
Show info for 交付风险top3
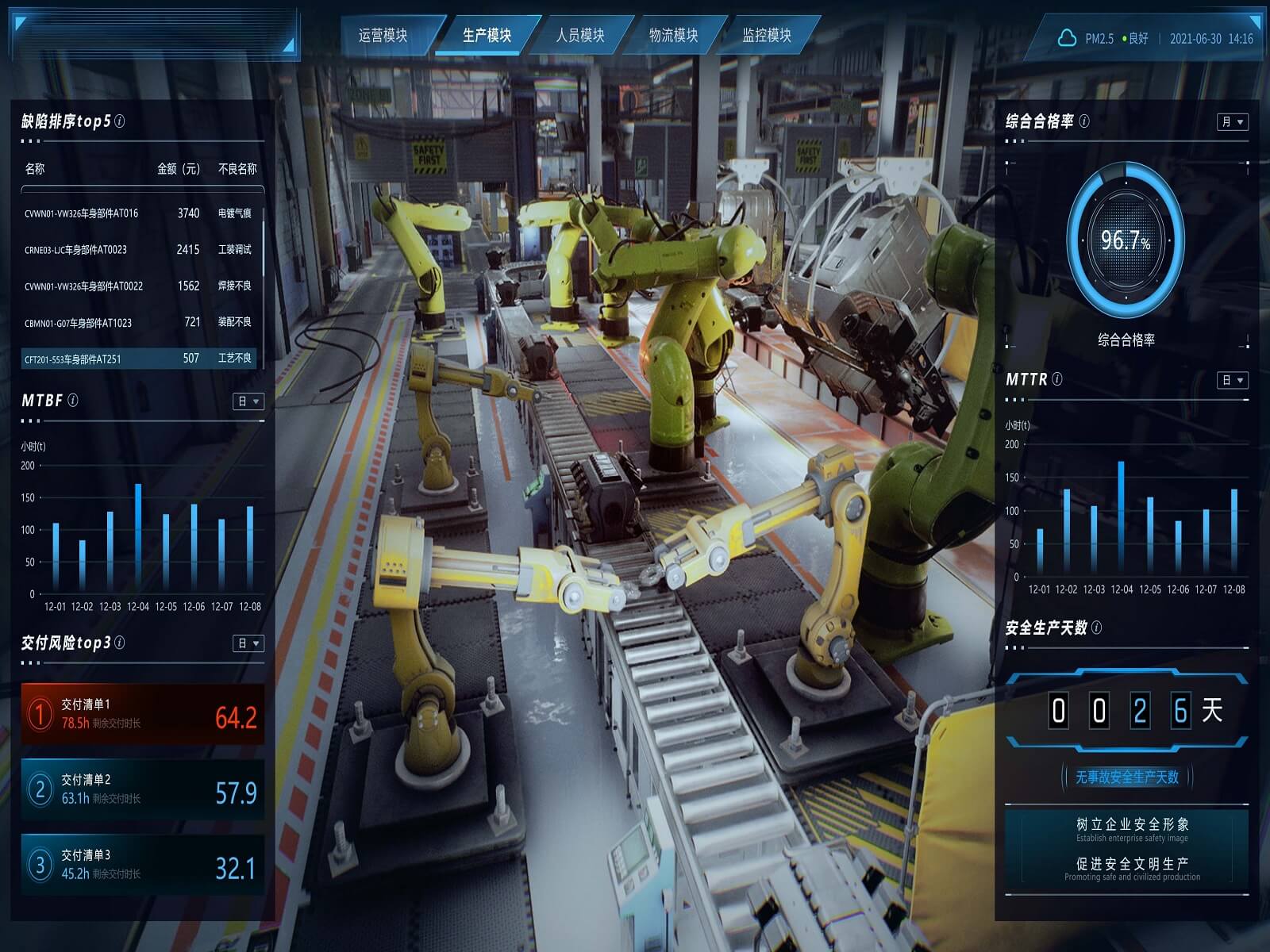point(120,643)
